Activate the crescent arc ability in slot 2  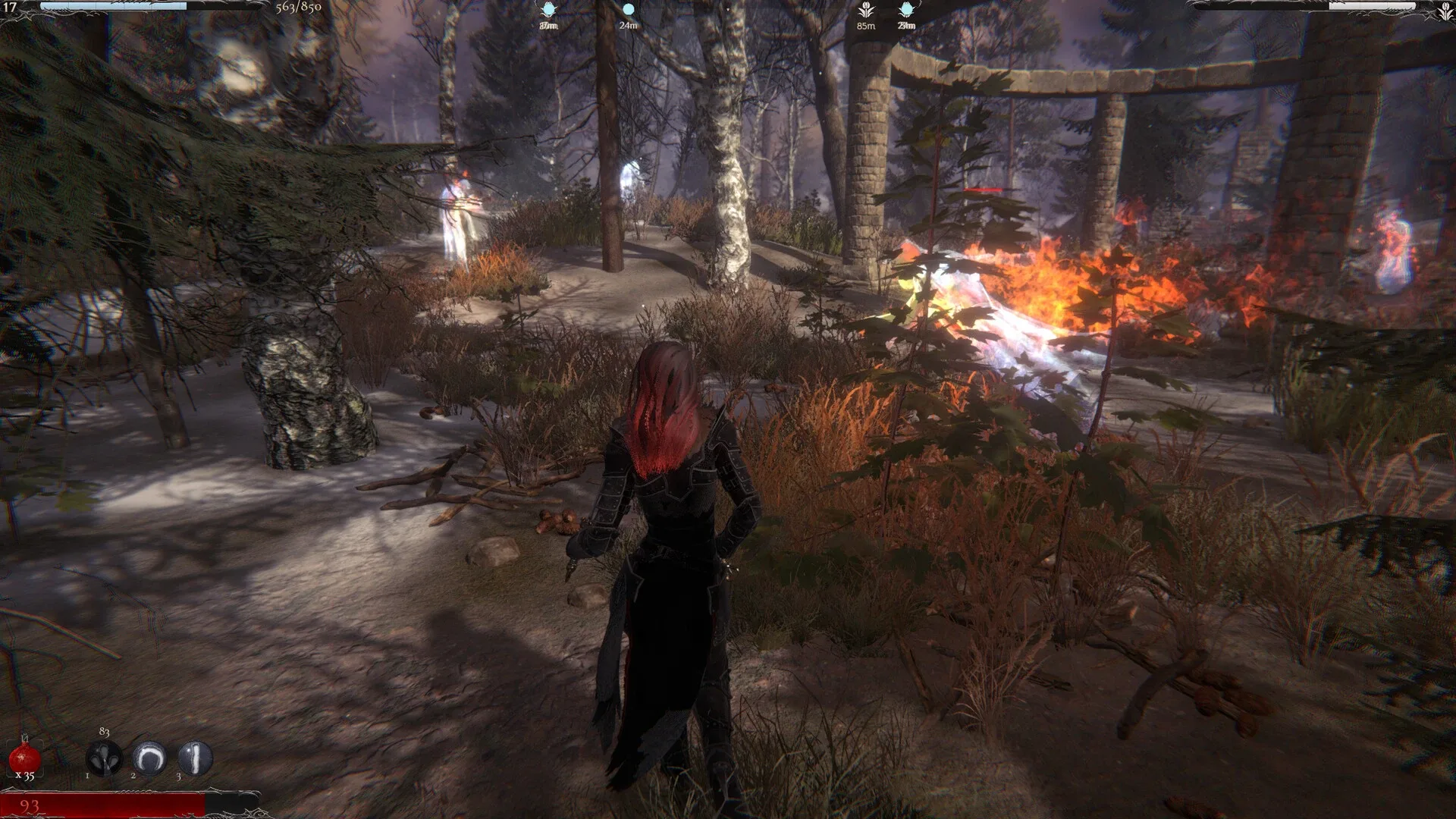(x=149, y=758)
